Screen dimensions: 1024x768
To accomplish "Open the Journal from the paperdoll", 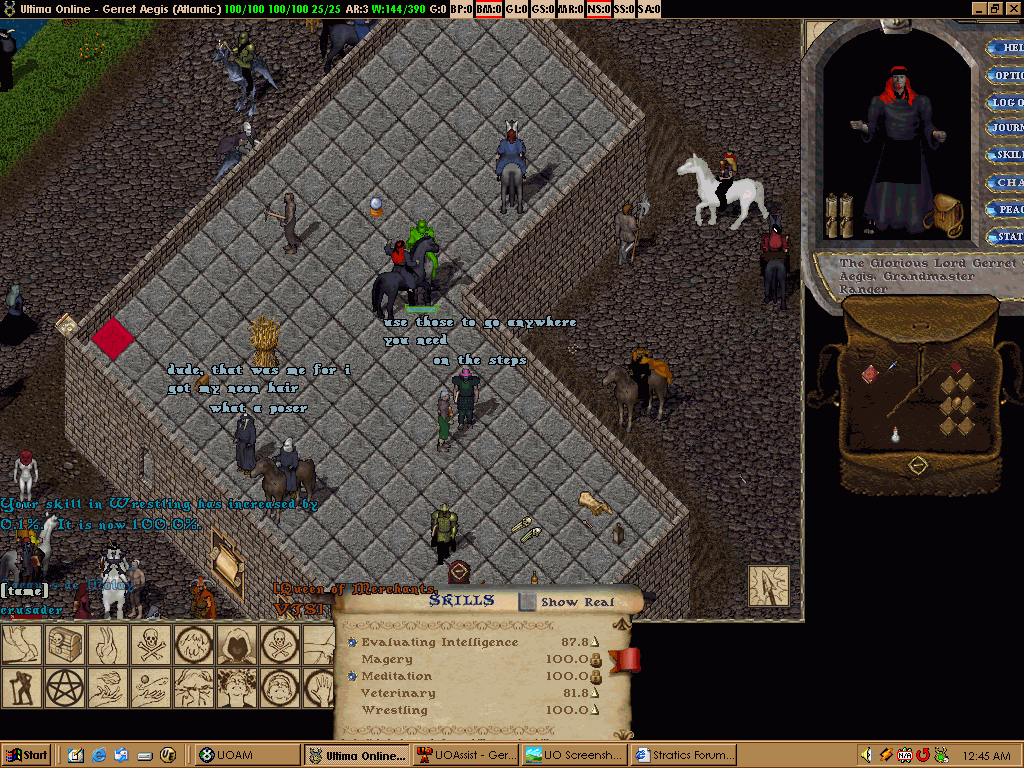I will click(1005, 128).
